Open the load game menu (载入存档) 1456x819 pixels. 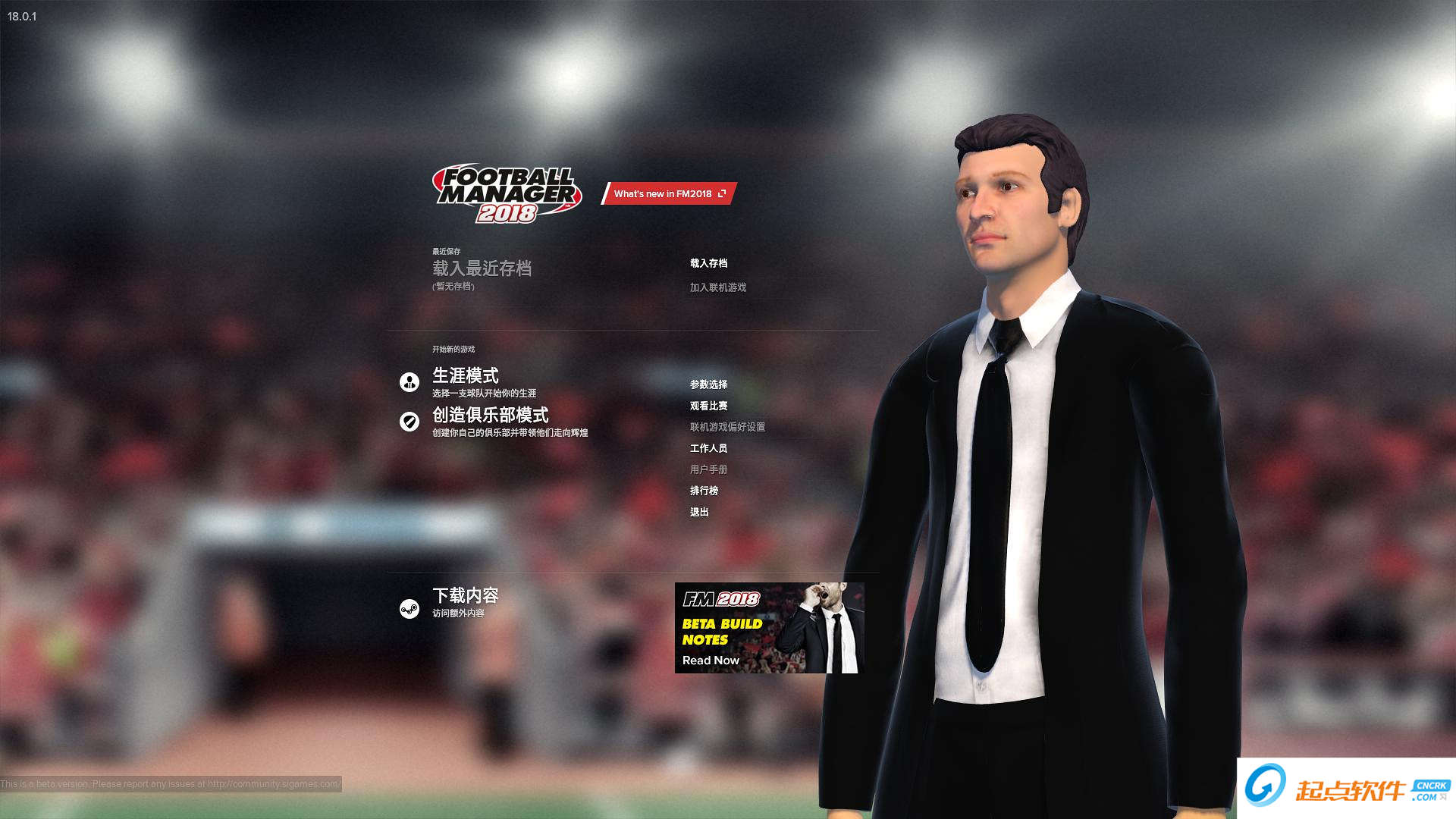click(x=708, y=263)
